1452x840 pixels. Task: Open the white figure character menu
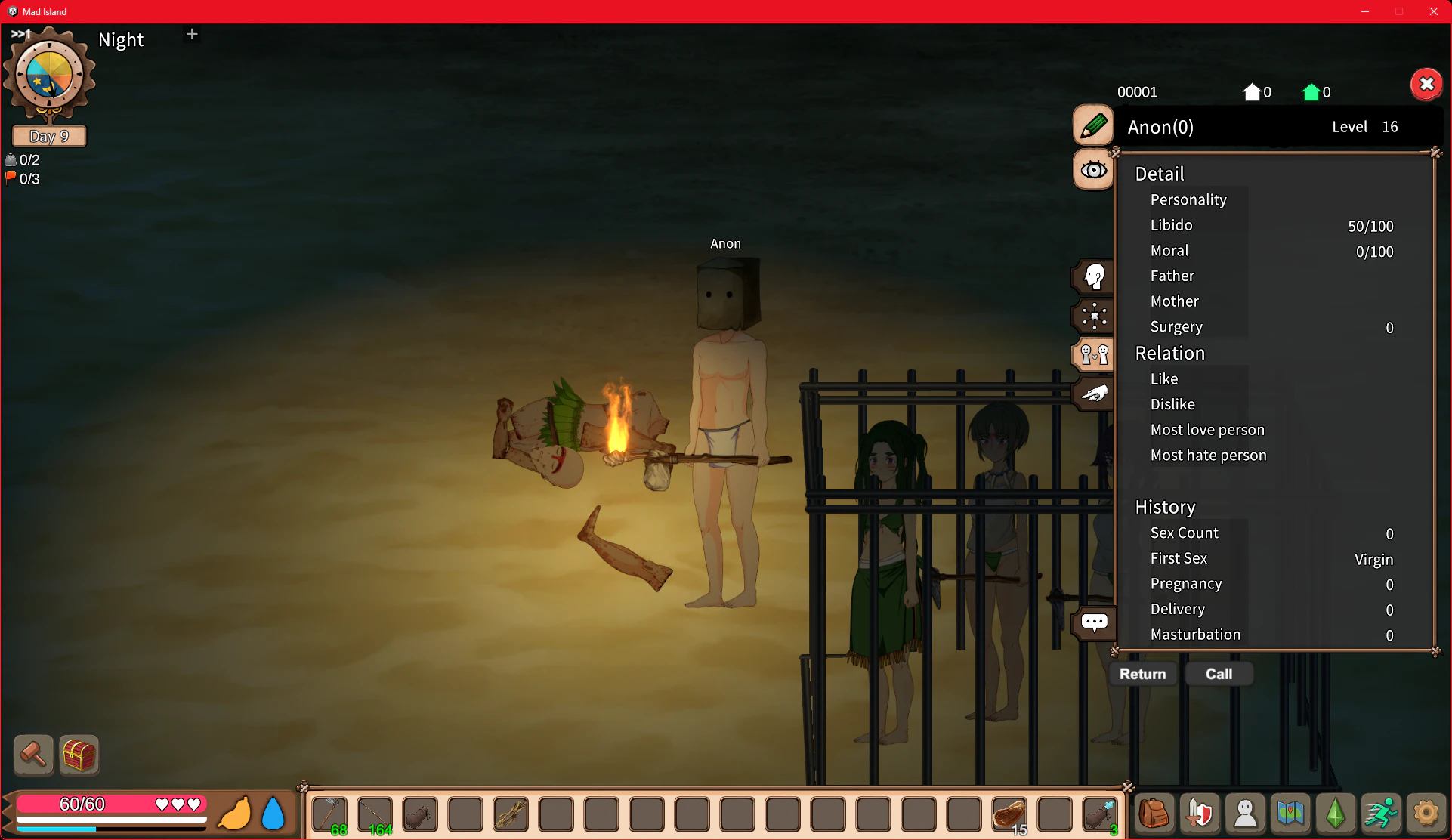click(1245, 814)
